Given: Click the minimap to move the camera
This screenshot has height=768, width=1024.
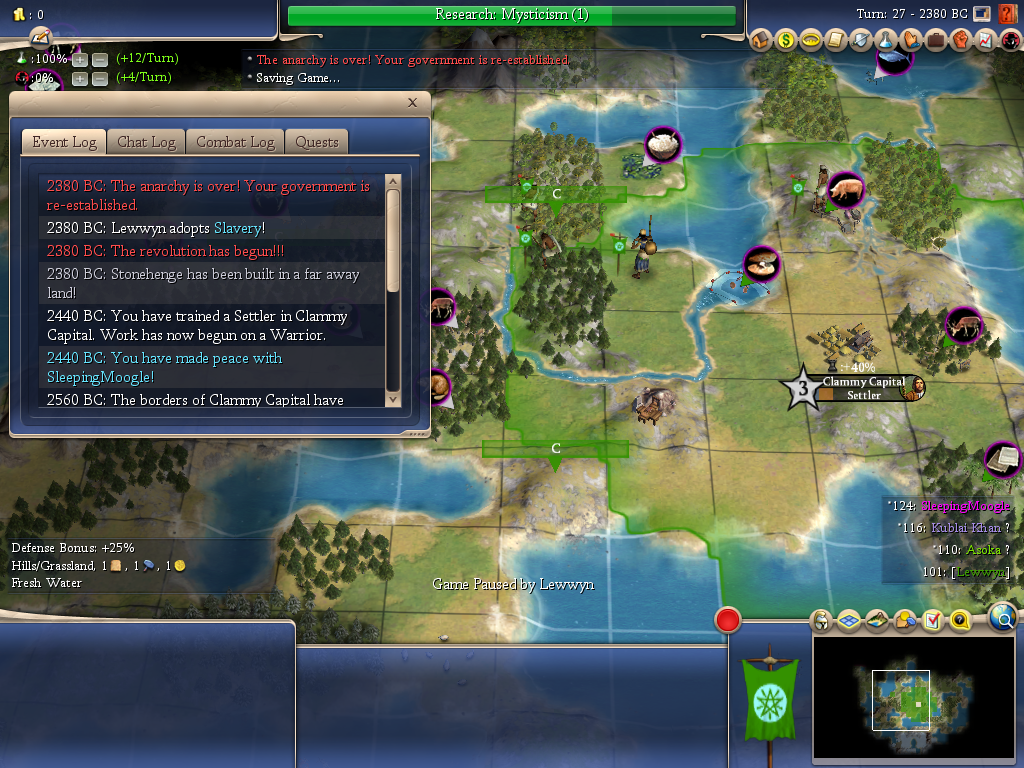Looking at the screenshot, I should pos(915,698).
